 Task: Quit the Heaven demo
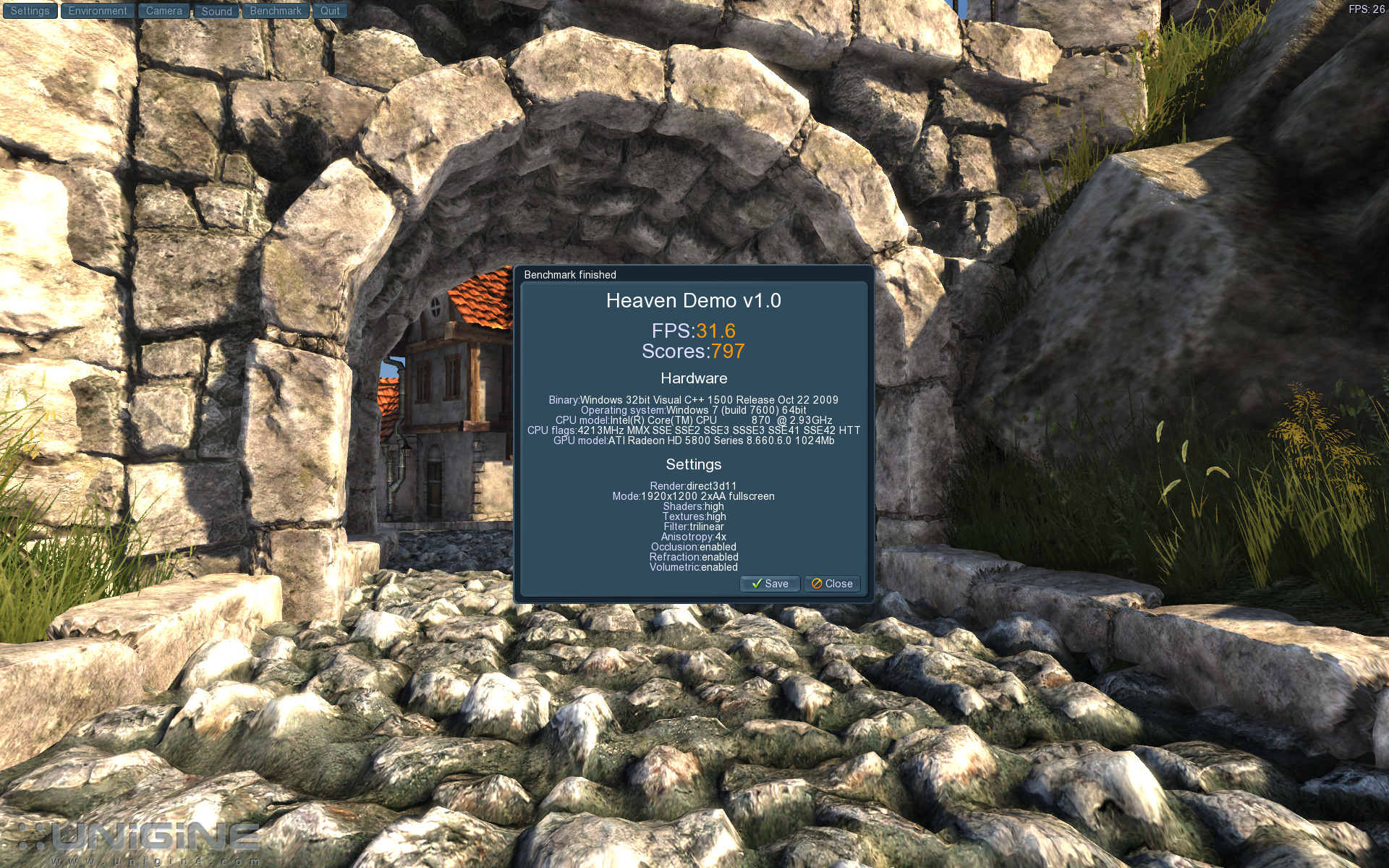click(330, 11)
